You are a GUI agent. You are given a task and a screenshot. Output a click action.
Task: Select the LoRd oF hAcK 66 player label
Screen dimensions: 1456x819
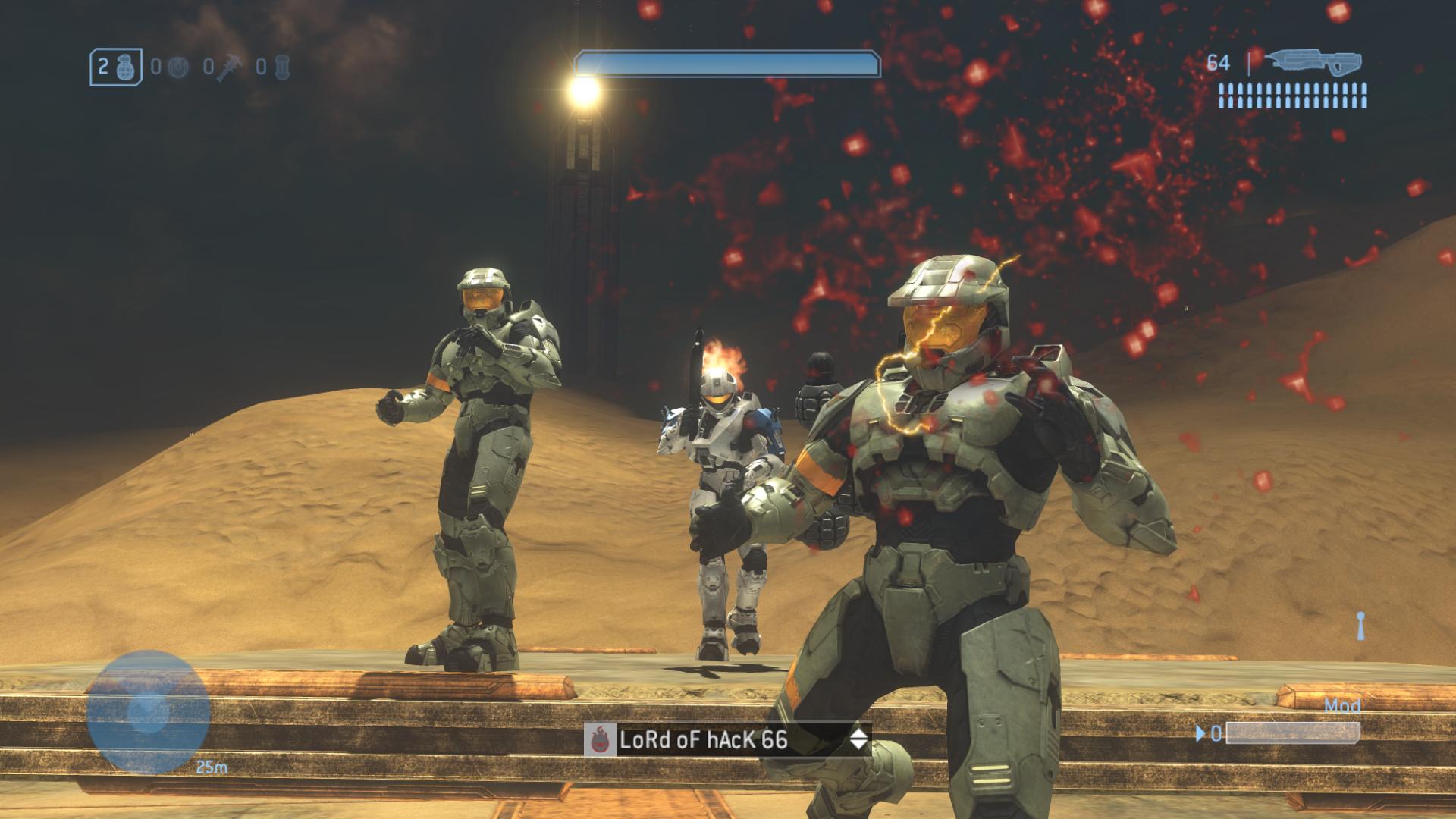click(x=703, y=739)
